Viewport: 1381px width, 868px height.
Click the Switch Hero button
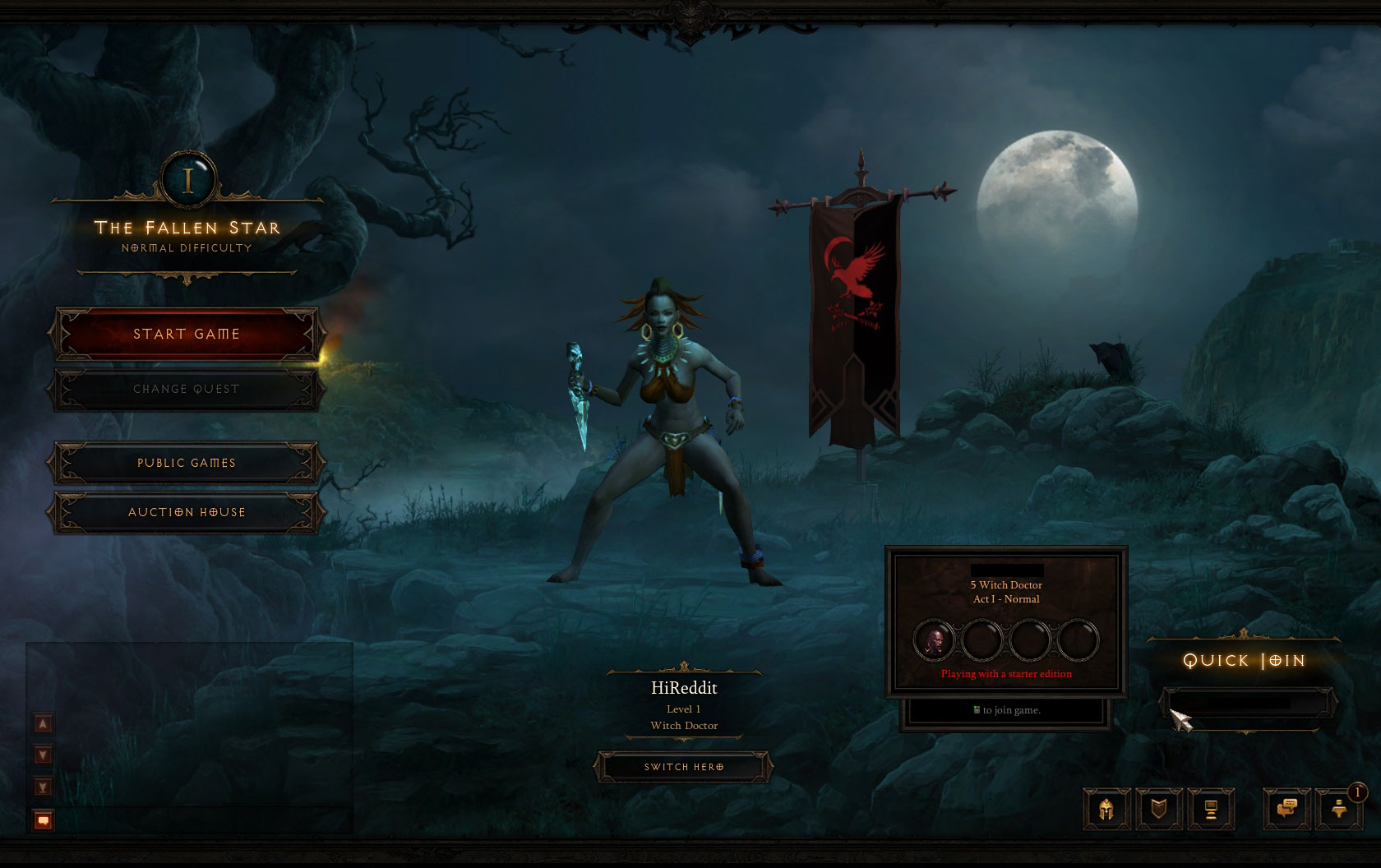click(684, 767)
